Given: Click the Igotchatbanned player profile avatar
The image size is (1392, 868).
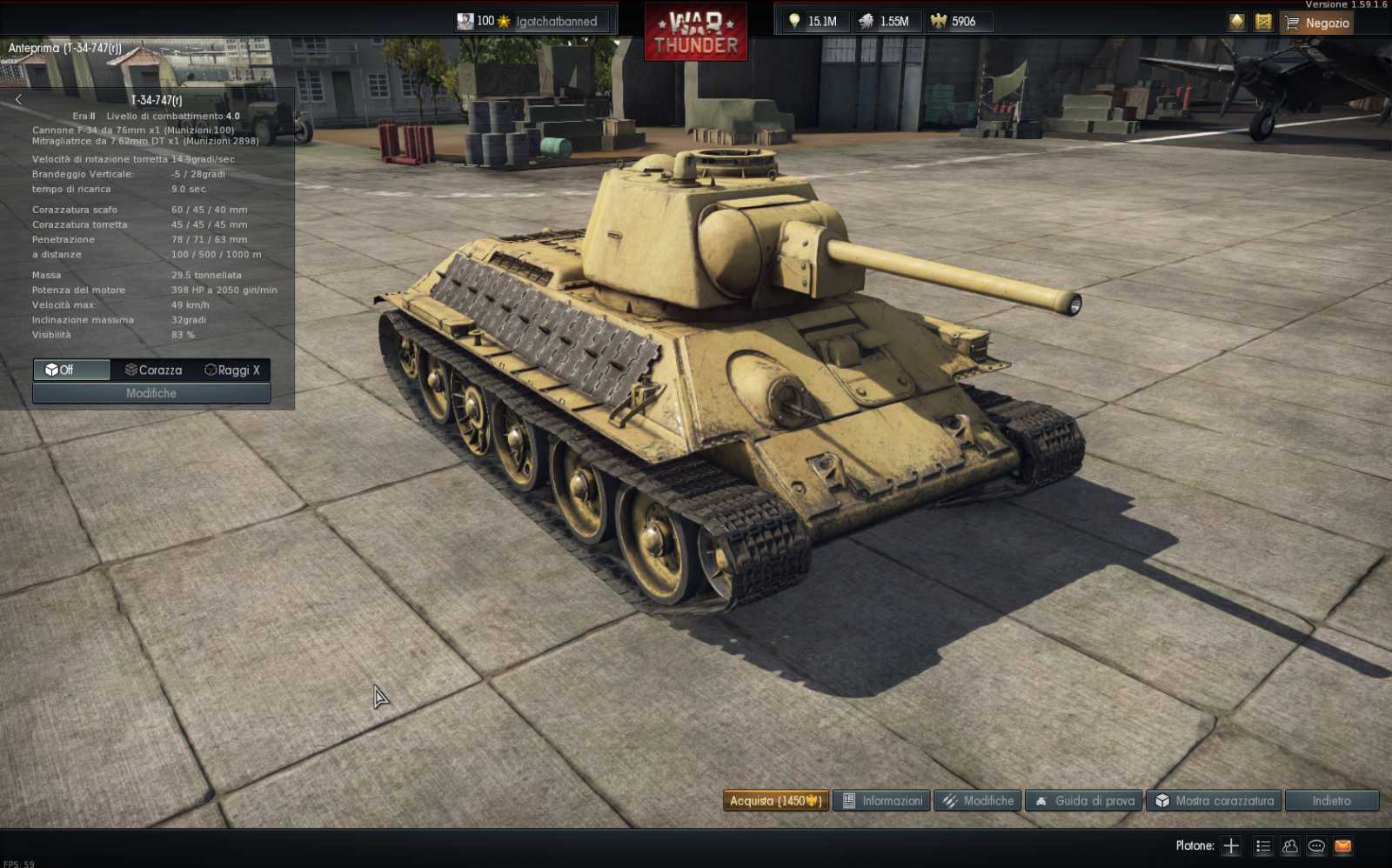Looking at the screenshot, I should click(x=466, y=21).
